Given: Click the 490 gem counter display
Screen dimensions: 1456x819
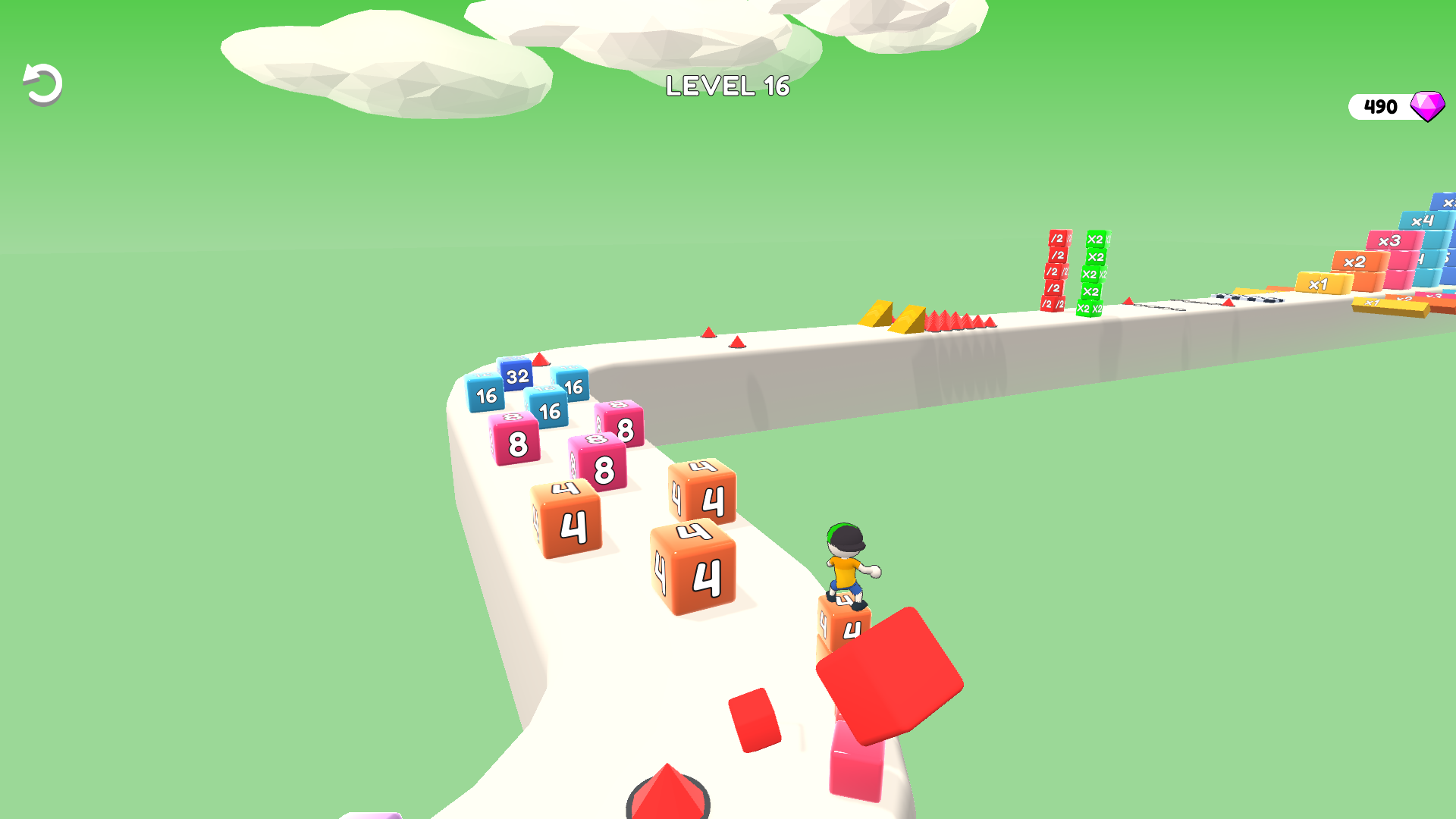Looking at the screenshot, I should click(x=1380, y=106).
